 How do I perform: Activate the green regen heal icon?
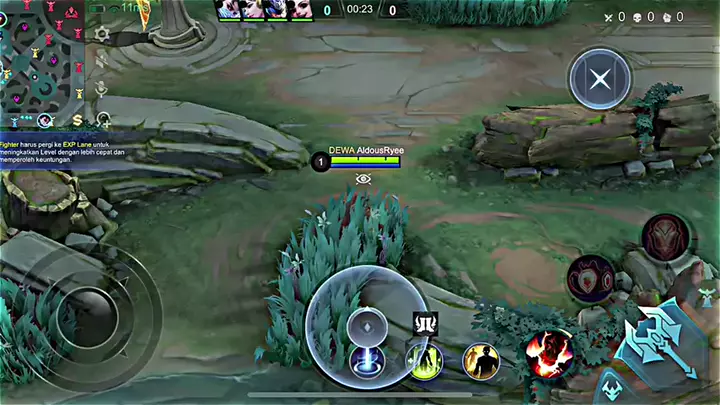(x=424, y=360)
